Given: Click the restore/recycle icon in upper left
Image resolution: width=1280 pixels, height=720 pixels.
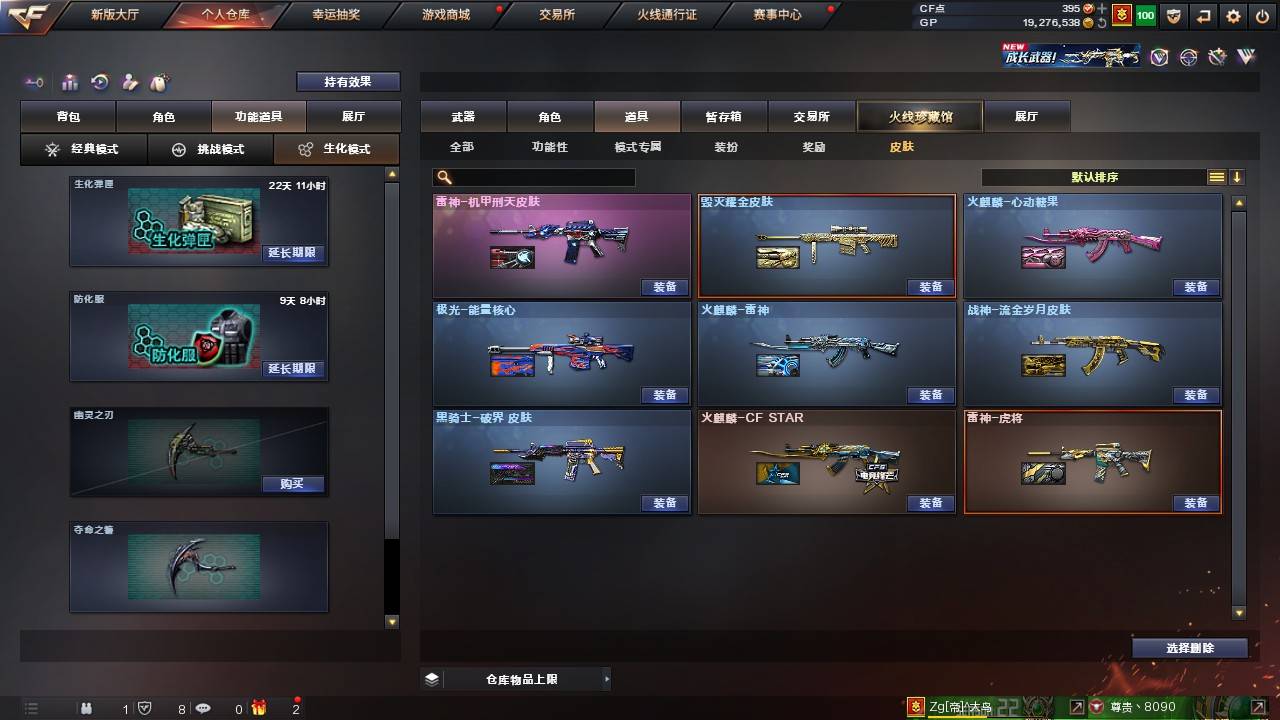Looking at the screenshot, I should [x=99, y=83].
